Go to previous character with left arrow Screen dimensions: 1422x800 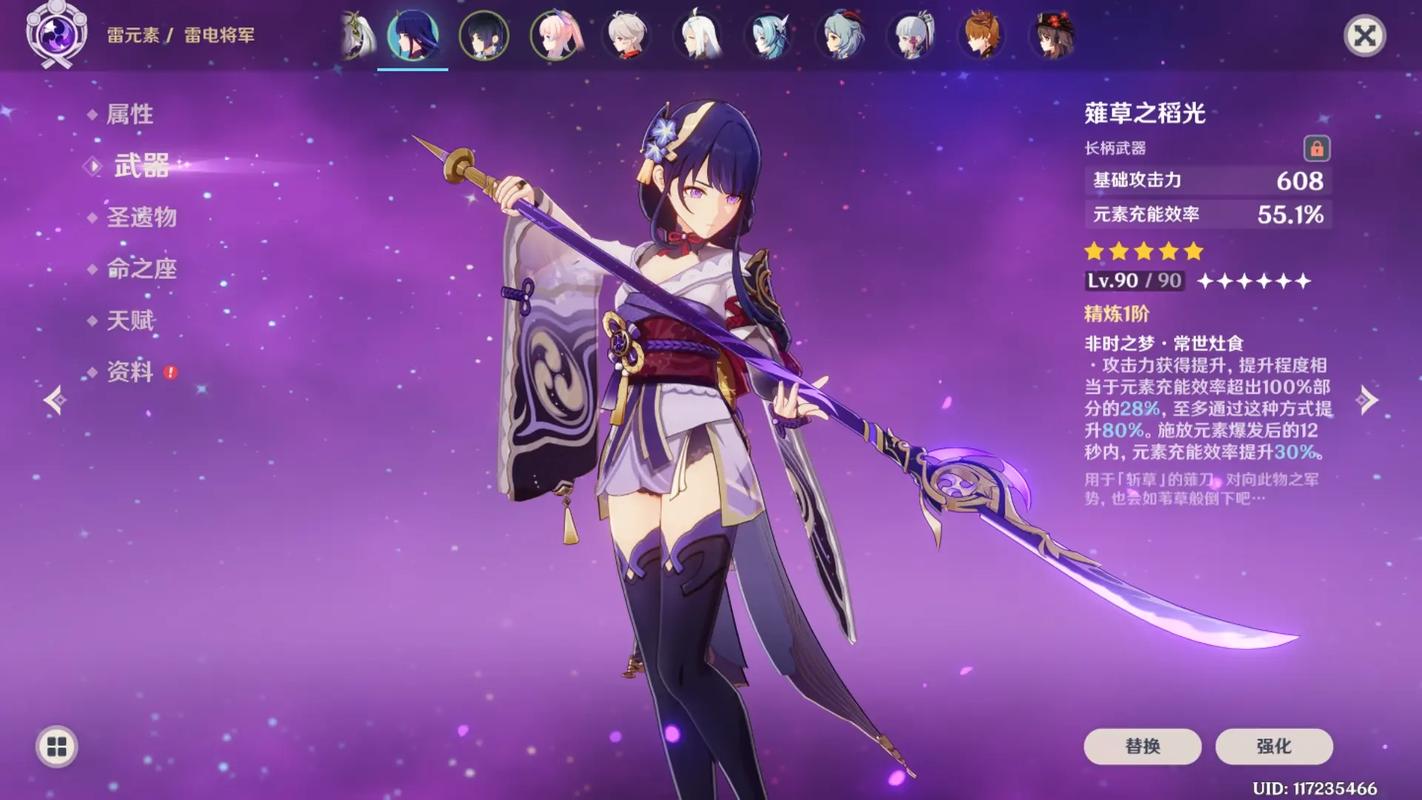(55, 400)
